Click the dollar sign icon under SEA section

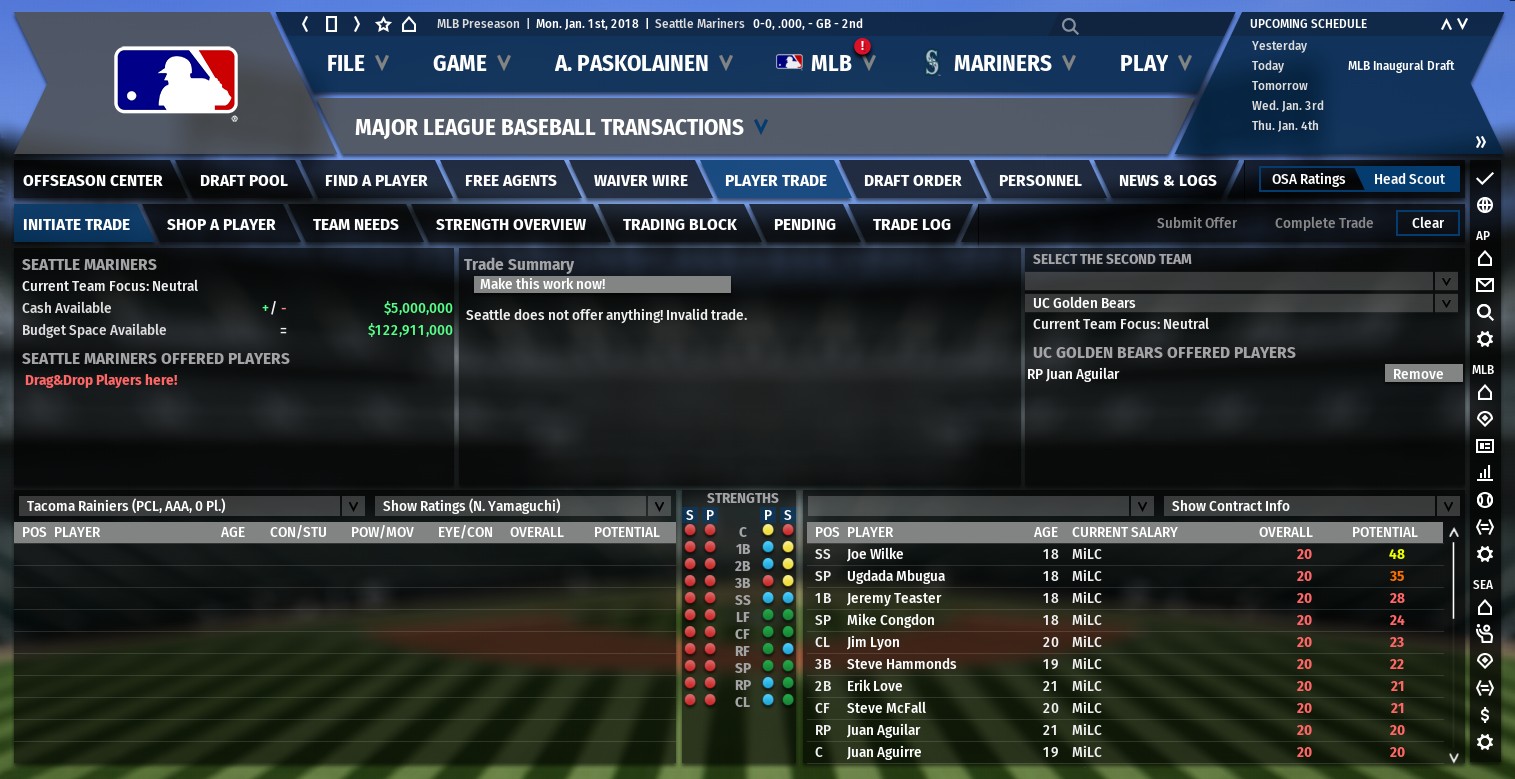click(1487, 715)
